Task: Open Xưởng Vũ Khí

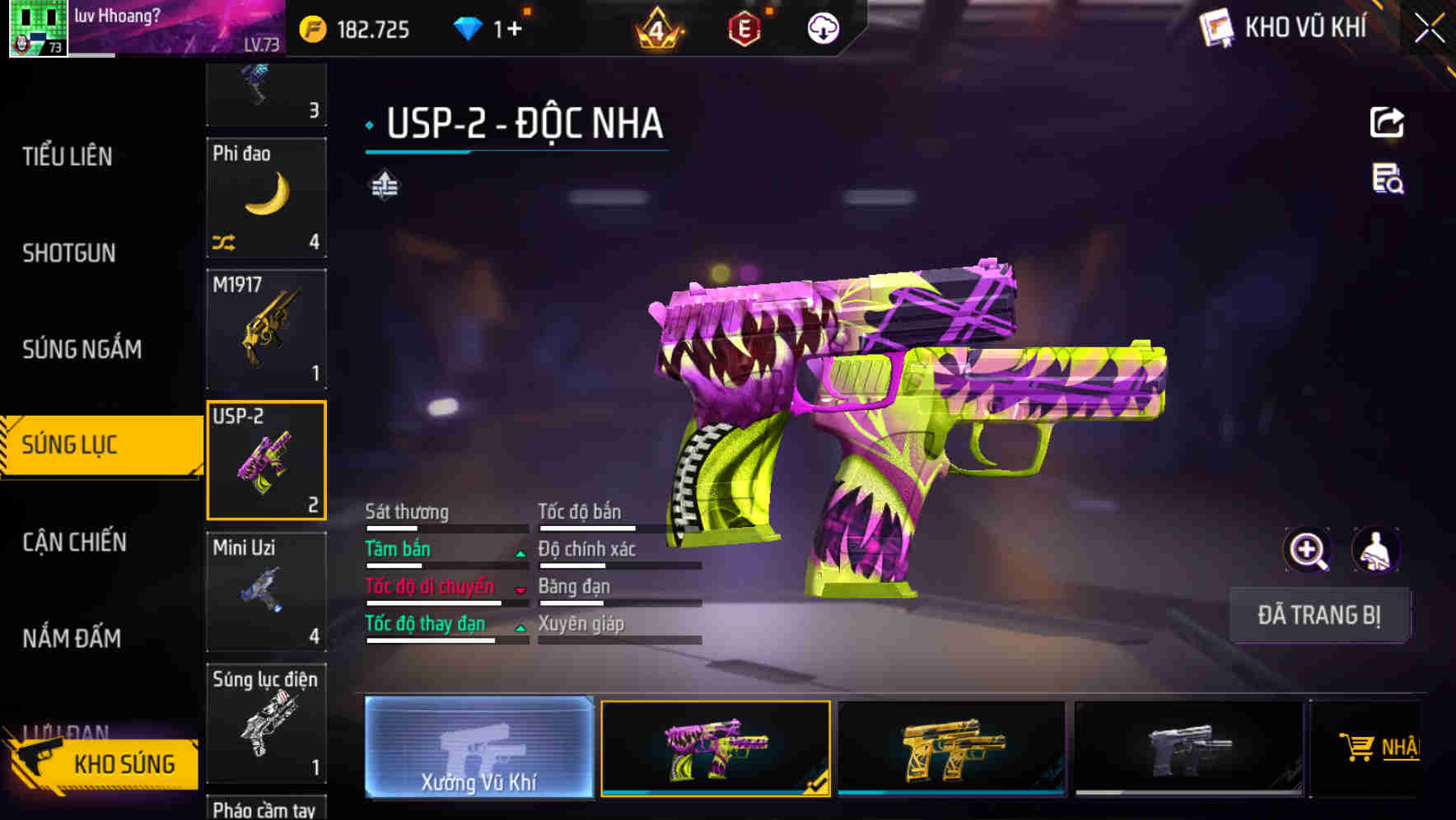Action: [478, 749]
